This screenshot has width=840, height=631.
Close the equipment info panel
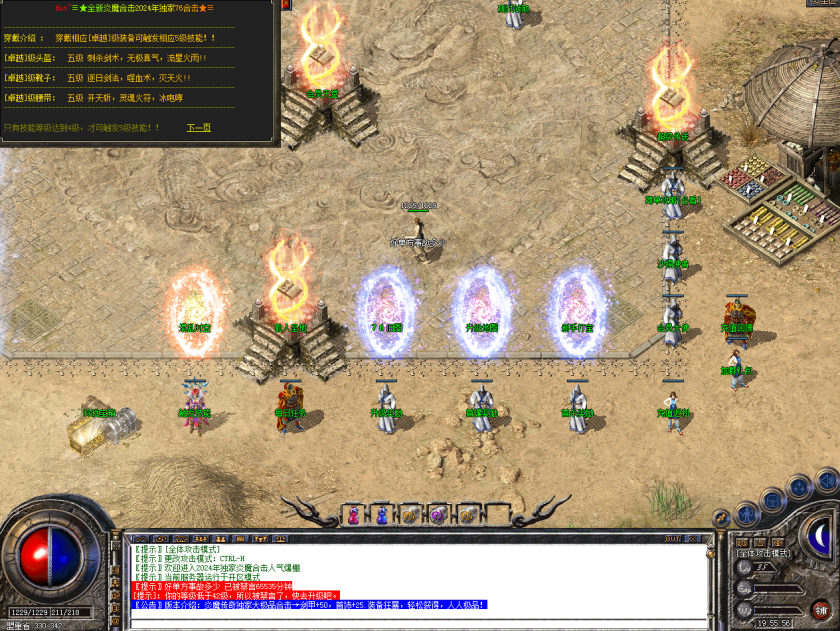[286, 5]
